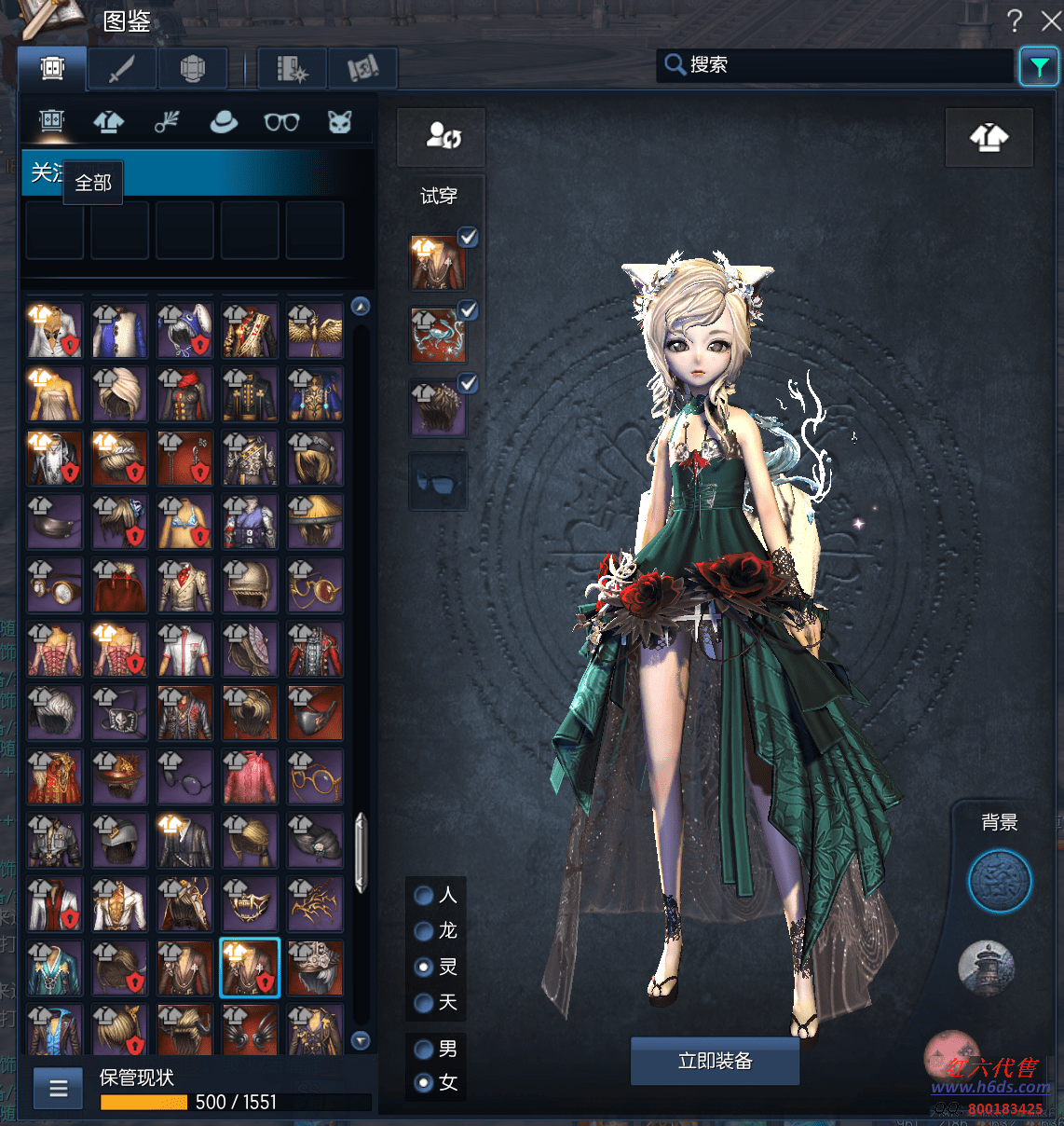
Task: Click the 立即装备 equip button
Action: pyautogui.click(x=715, y=1061)
